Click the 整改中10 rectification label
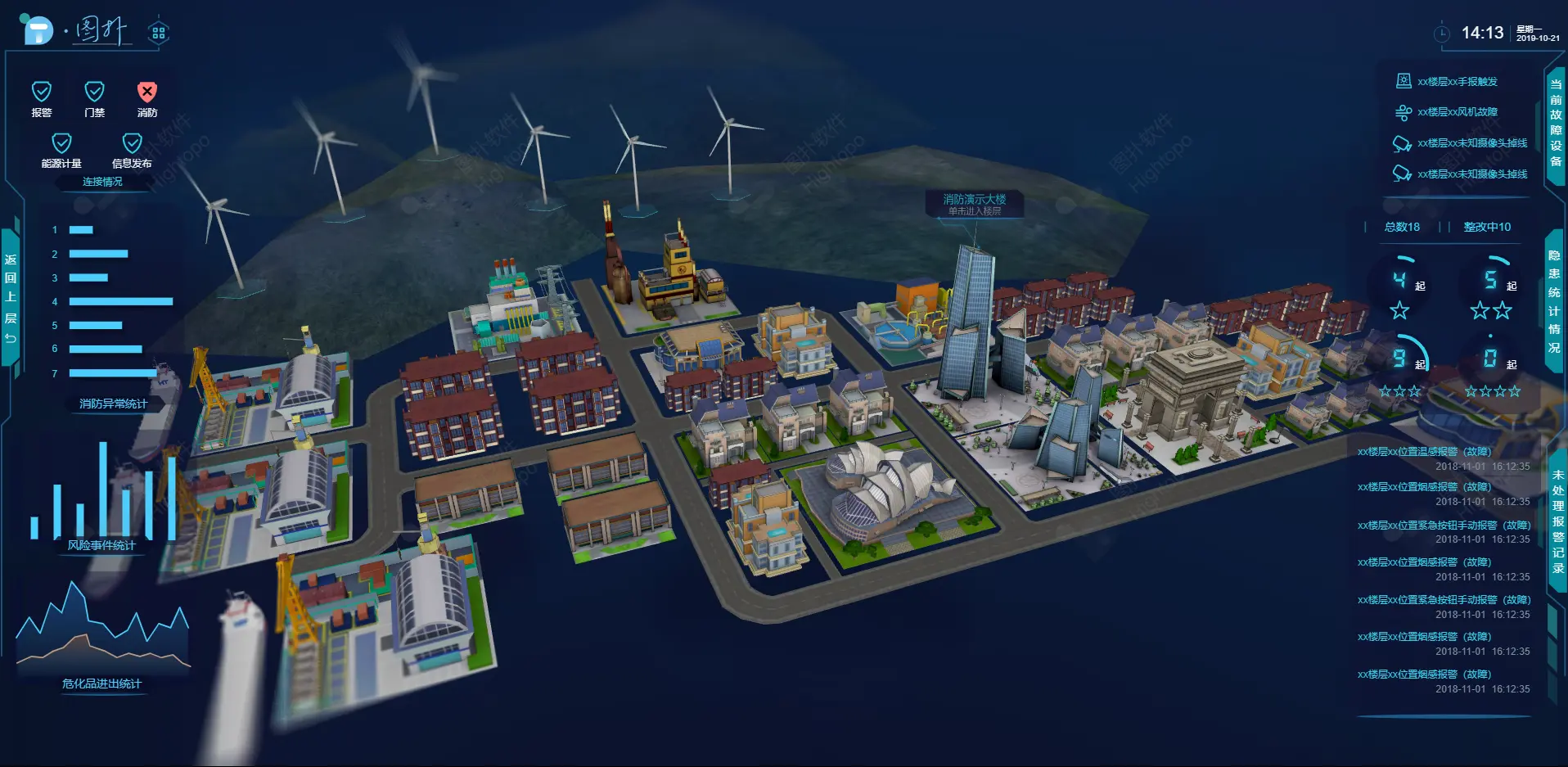Viewport: 1568px width, 767px height. point(1487,227)
